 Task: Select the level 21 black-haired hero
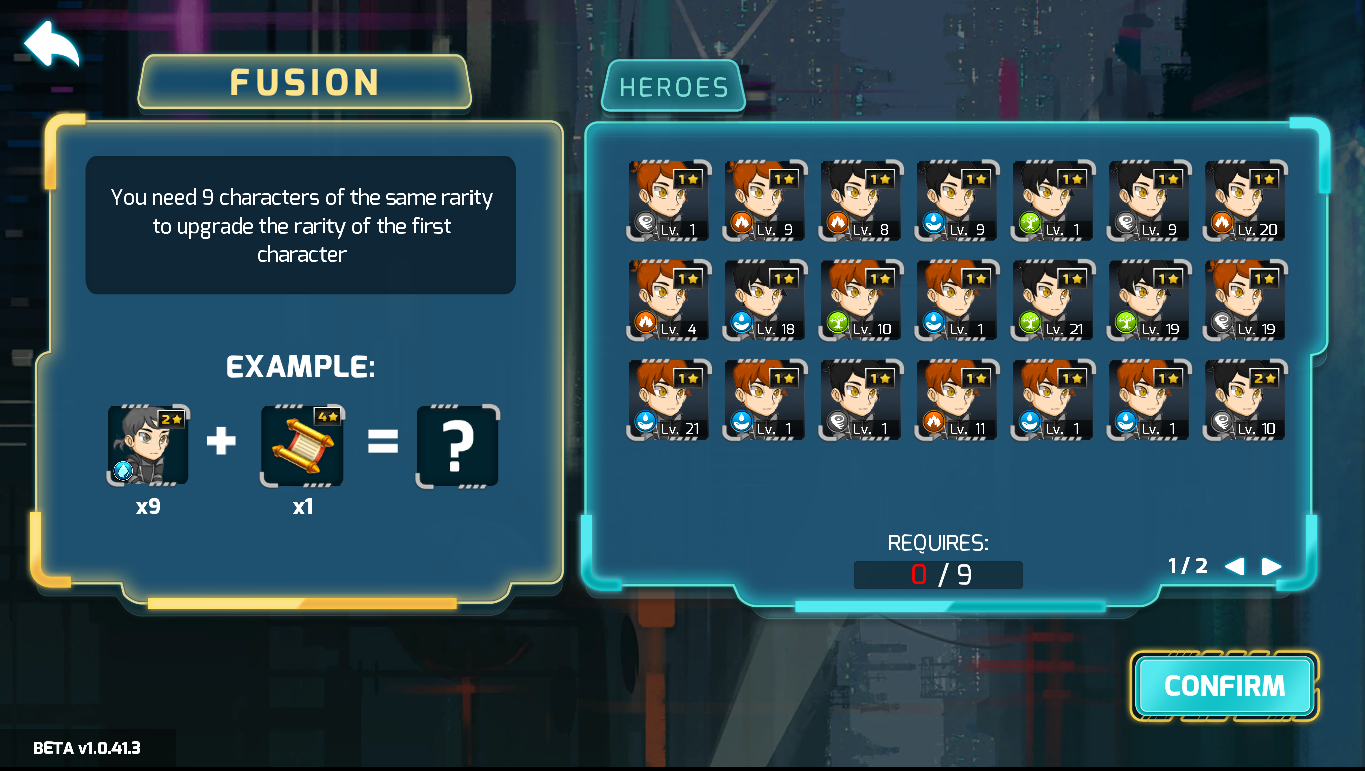click(x=1053, y=300)
